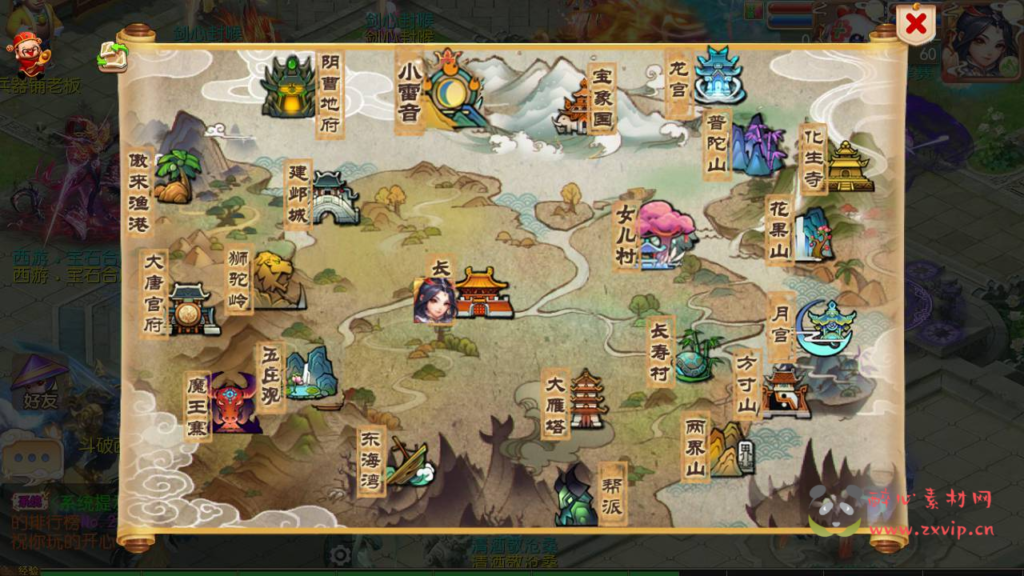Close the world map scroll

click(915, 25)
